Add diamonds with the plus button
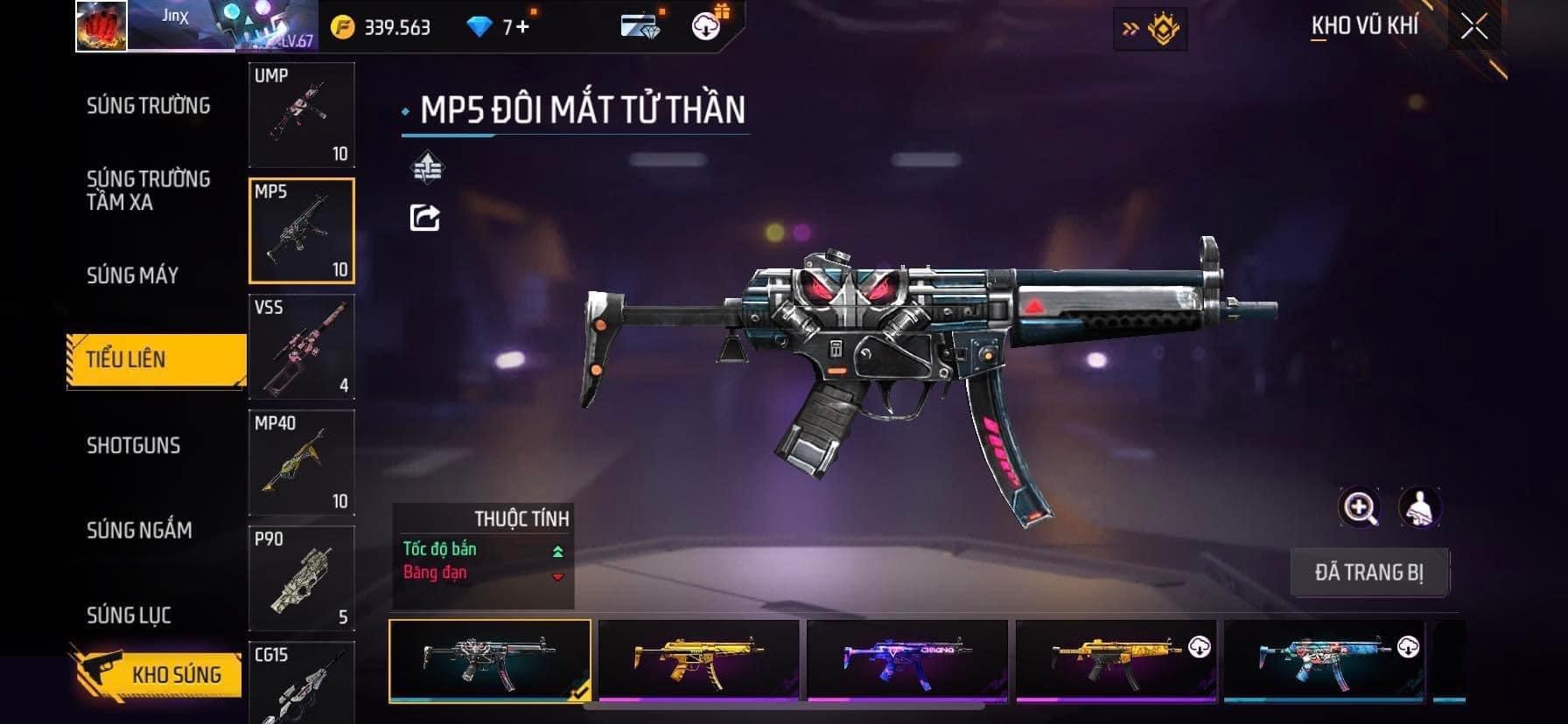The height and width of the screenshot is (724, 1568). coord(522,27)
